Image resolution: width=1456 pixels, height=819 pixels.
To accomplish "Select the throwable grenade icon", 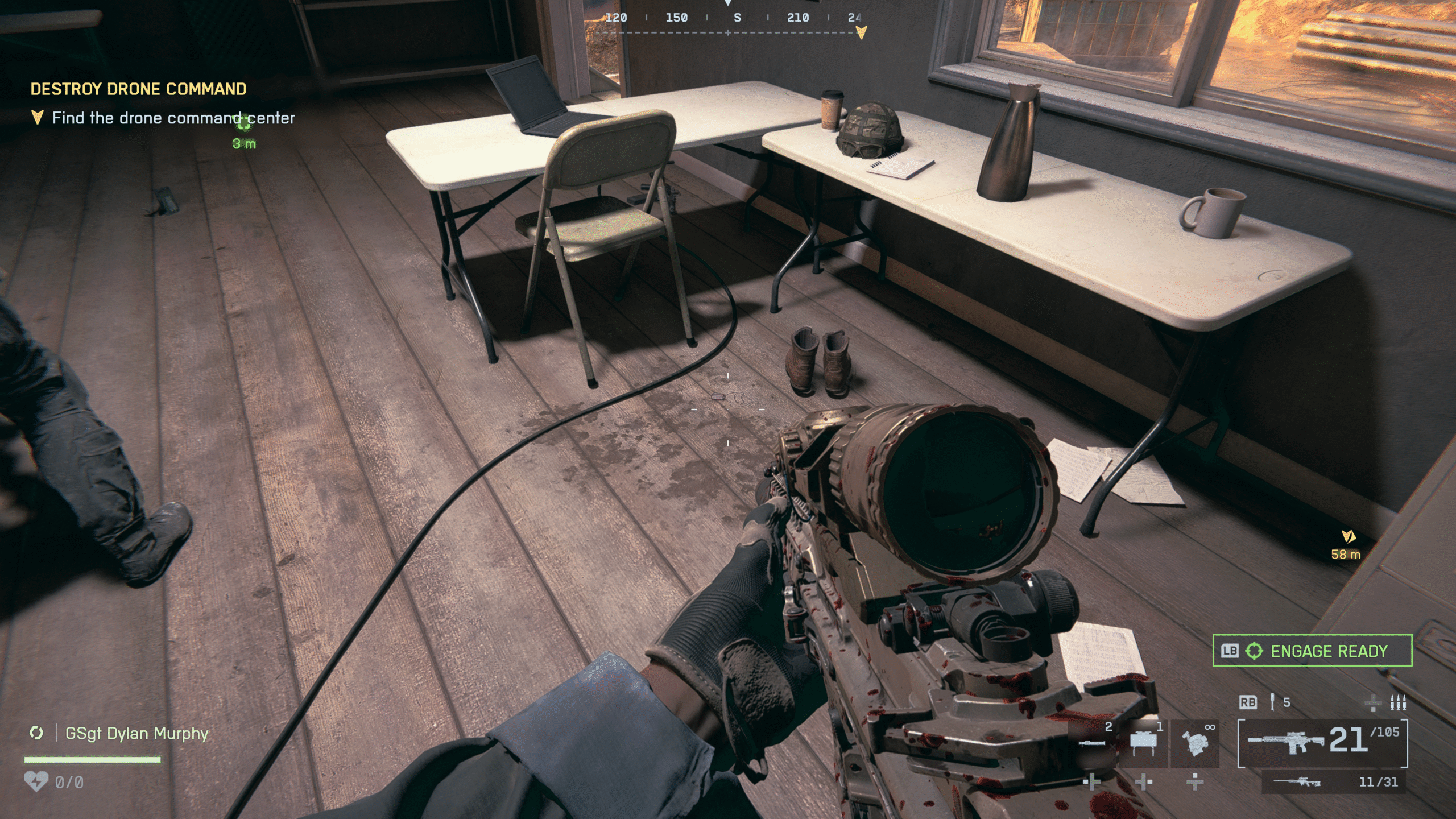I will coord(1272,703).
